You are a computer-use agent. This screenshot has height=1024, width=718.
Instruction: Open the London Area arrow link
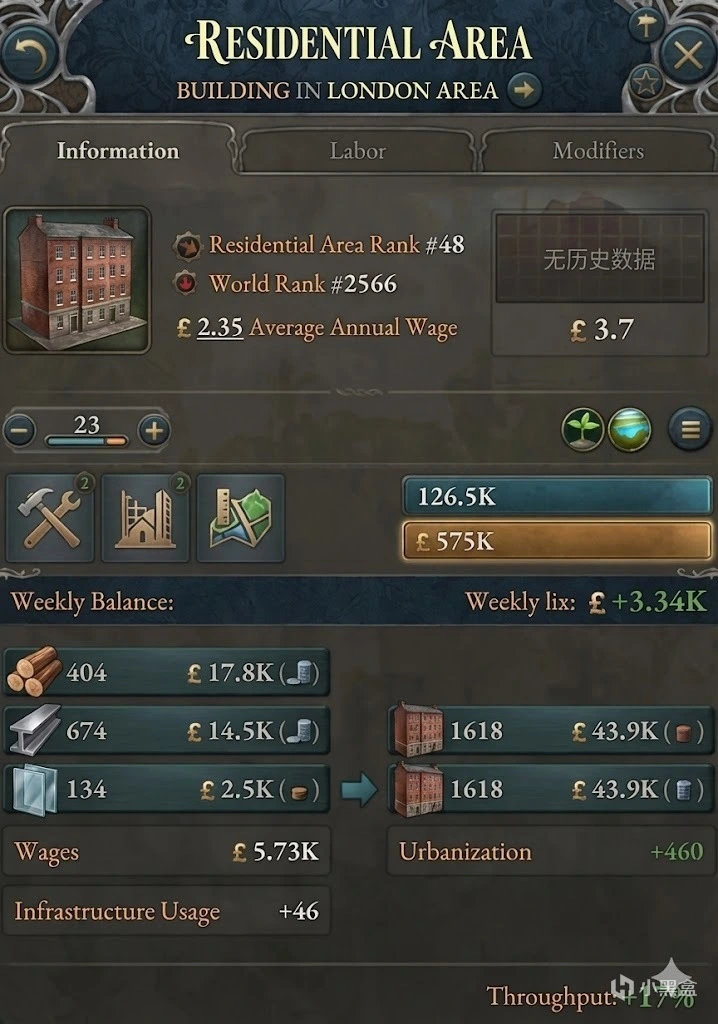coord(523,90)
